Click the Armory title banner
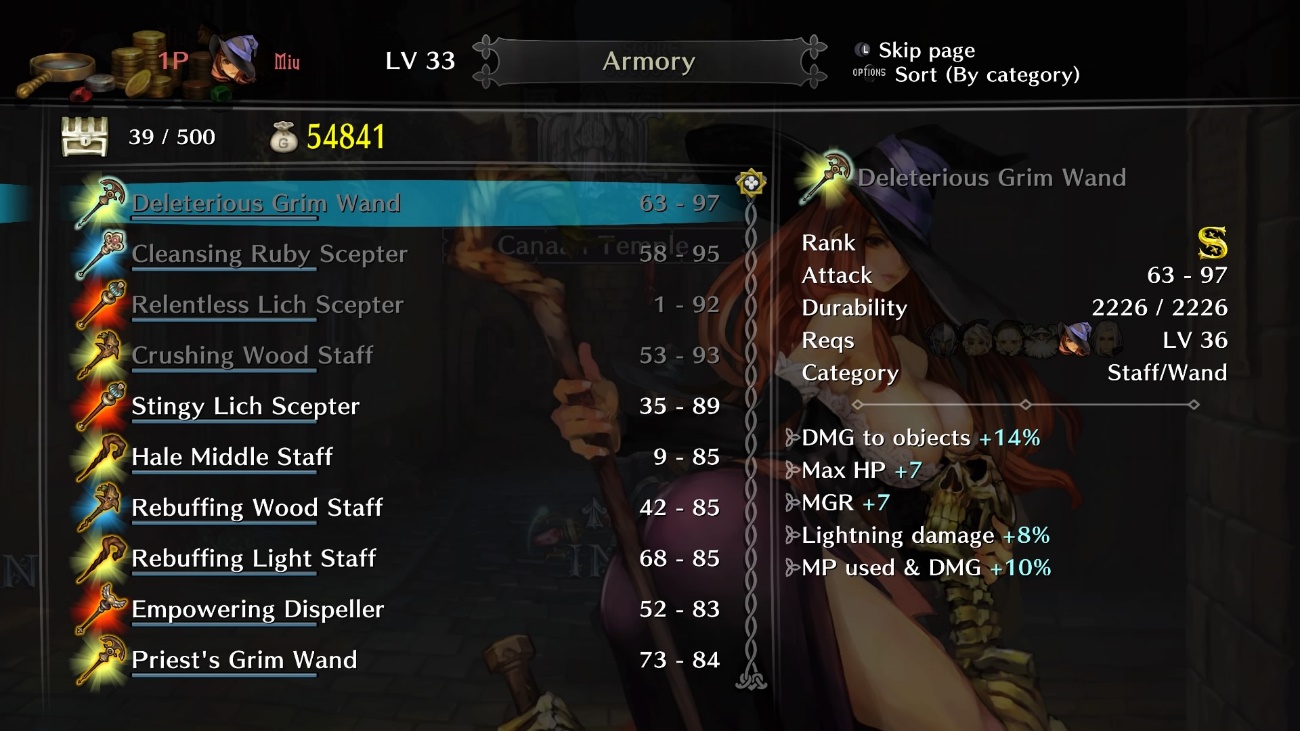This screenshot has width=1300, height=731. point(648,62)
